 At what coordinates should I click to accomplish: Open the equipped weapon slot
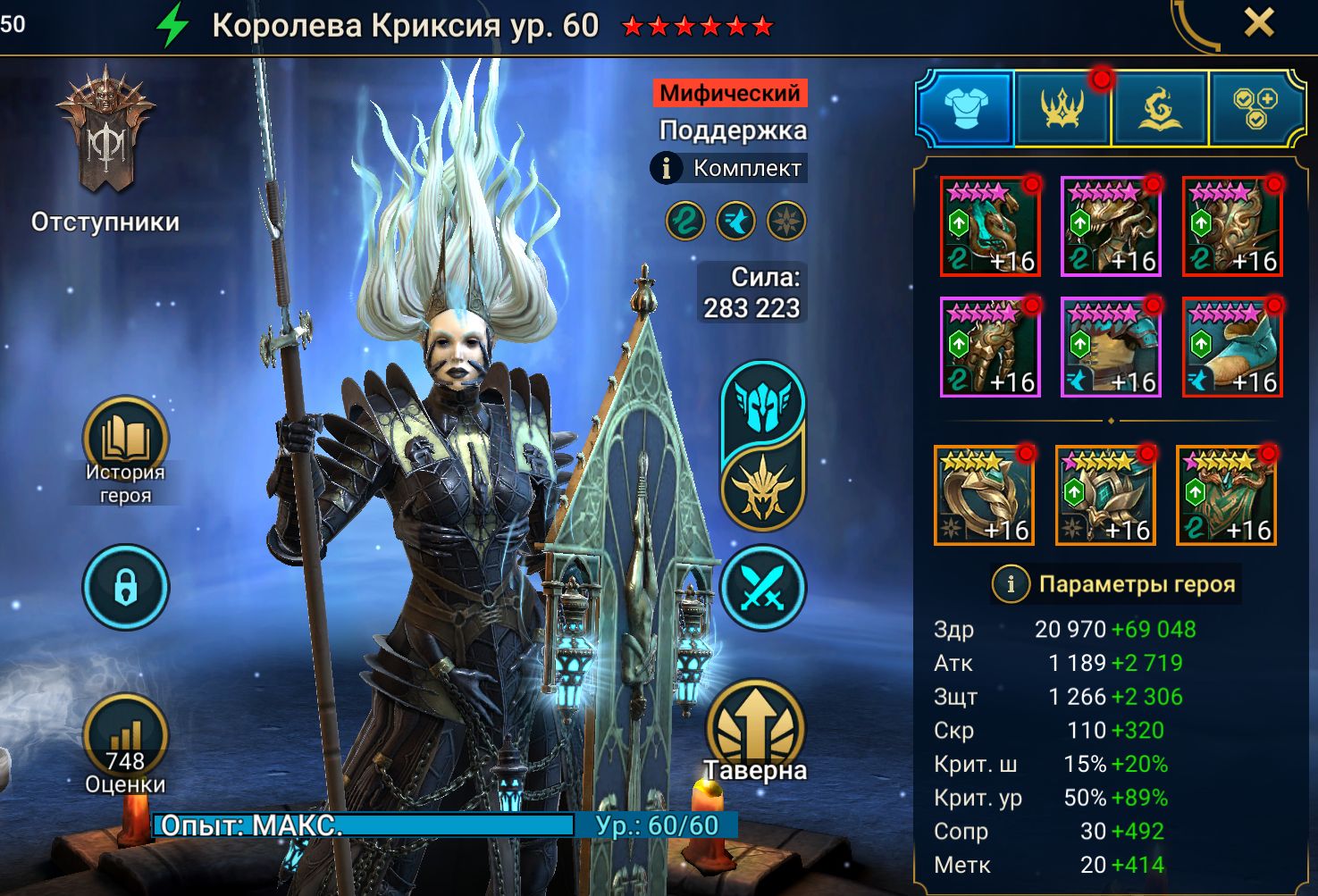pyautogui.click(x=990, y=226)
